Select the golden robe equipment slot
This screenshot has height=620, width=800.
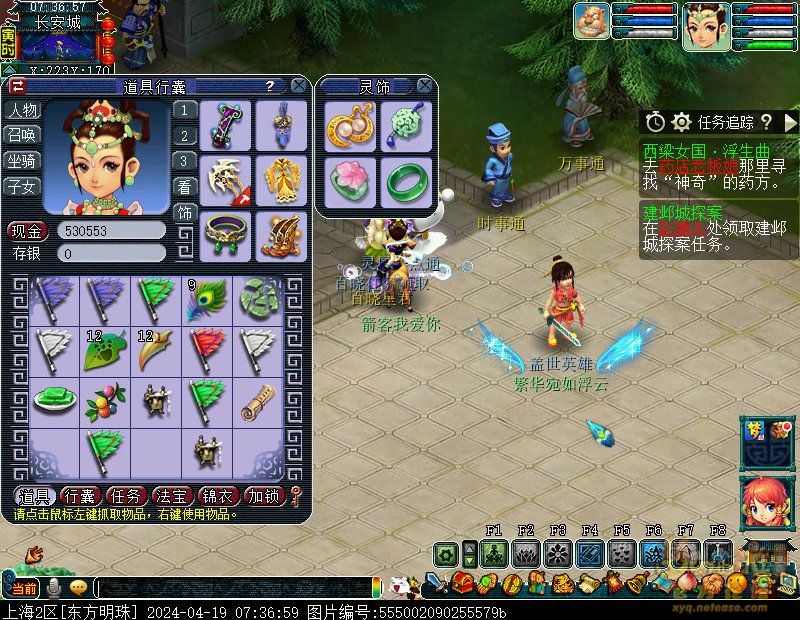280,179
